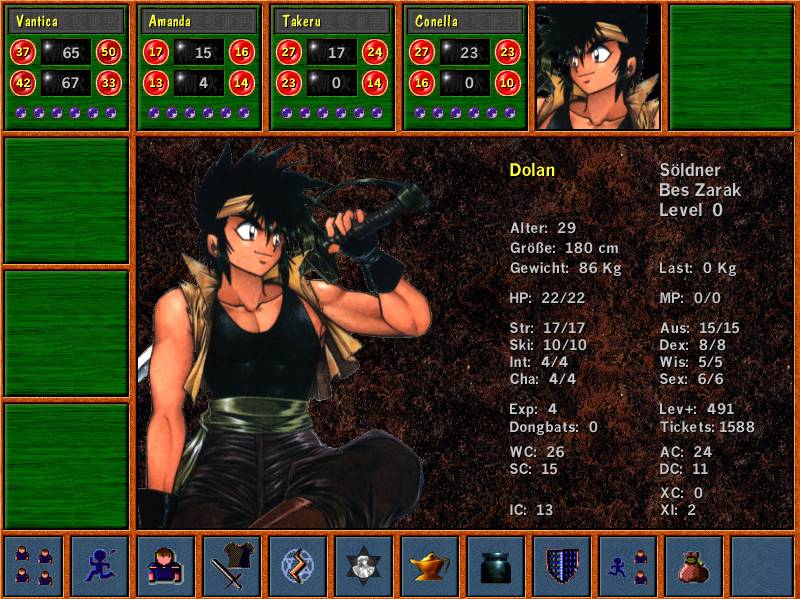Open the dark jar icon
Screen dimensions: 800x599
coord(495,566)
